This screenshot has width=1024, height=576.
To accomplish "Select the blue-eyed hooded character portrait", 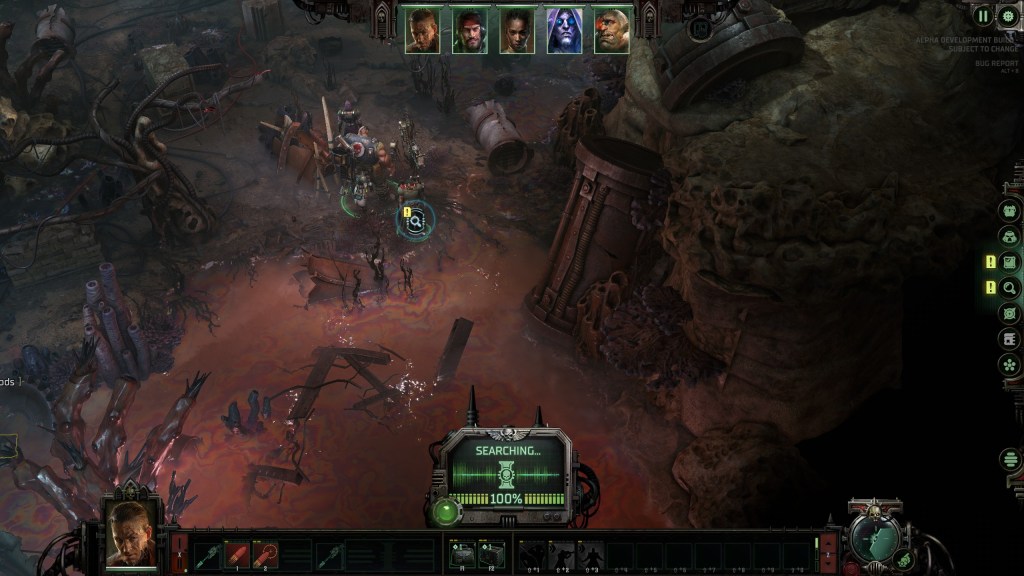I will [x=564, y=31].
